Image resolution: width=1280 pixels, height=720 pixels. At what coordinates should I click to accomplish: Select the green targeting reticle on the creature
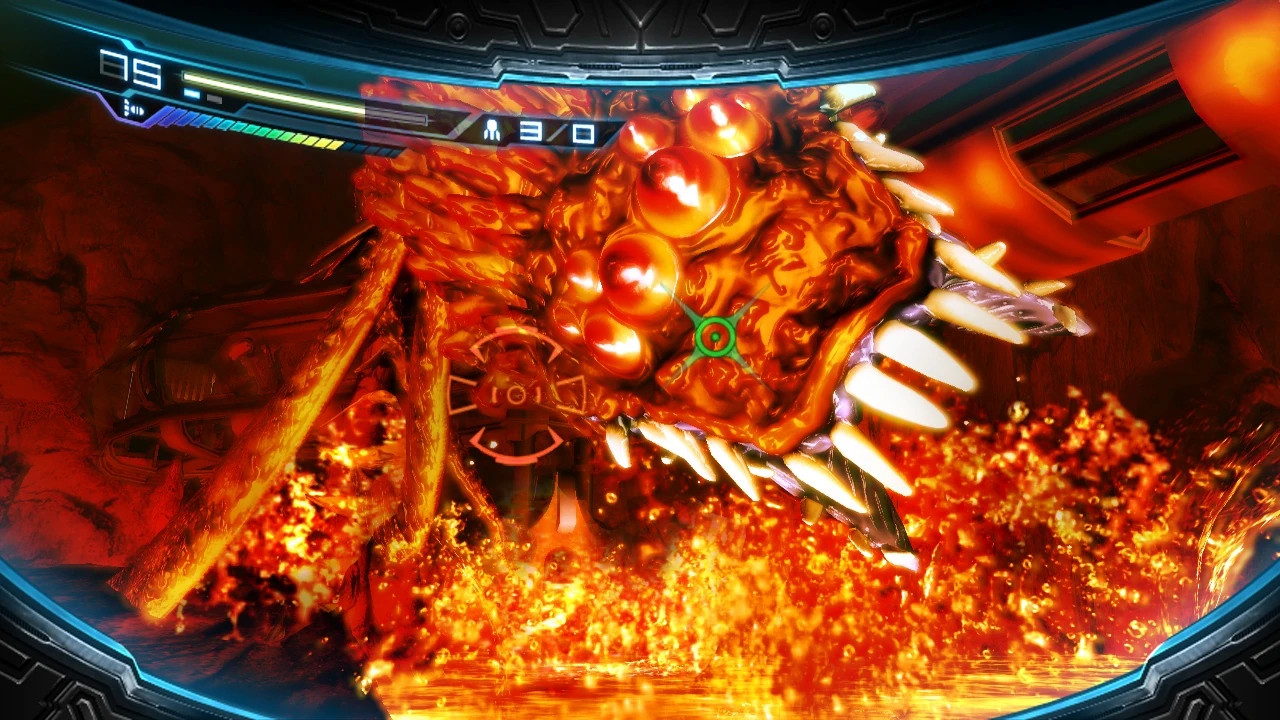pos(713,335)
